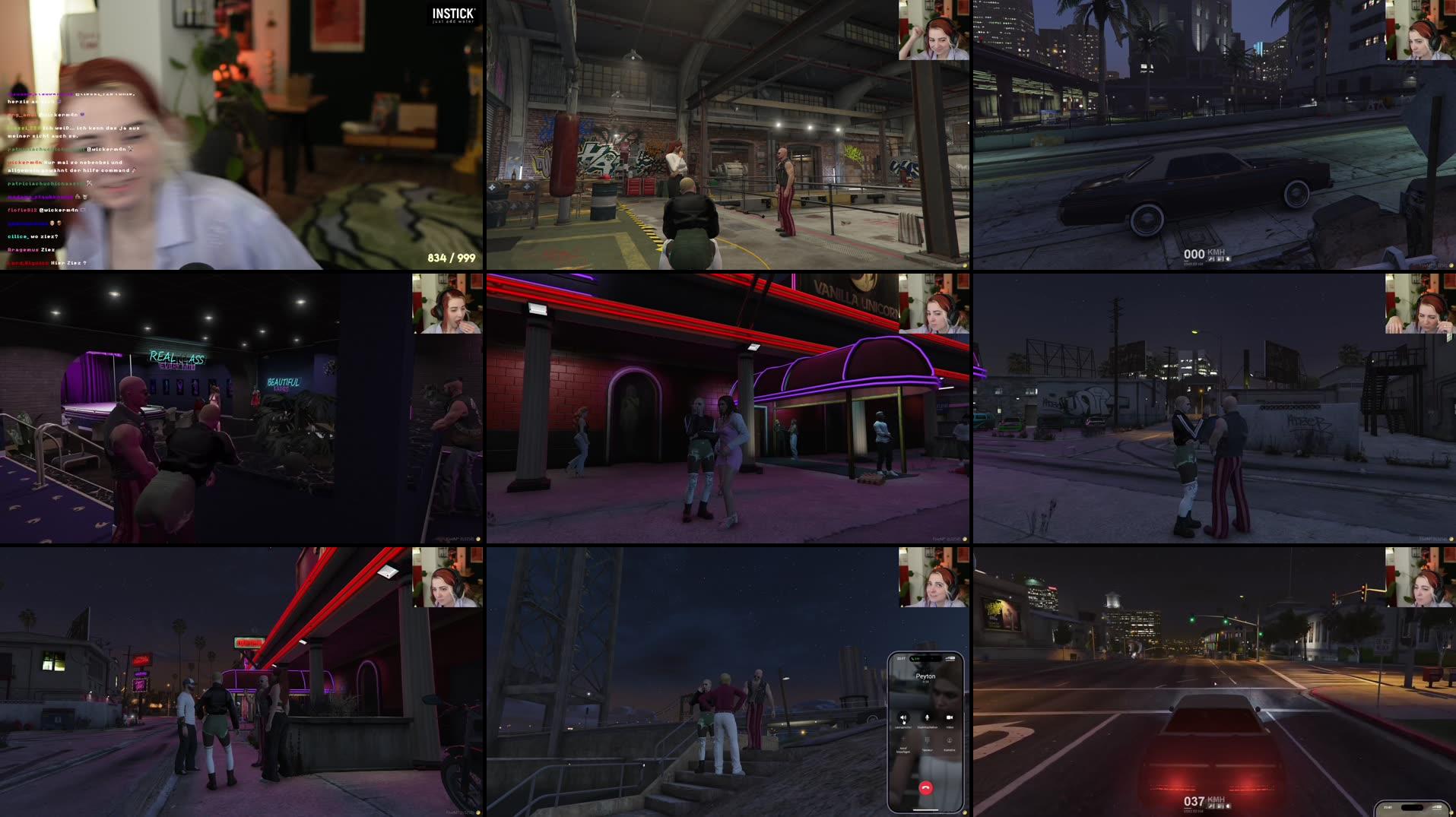Click the username cilico_ in the chat overlay

point(17,236)
